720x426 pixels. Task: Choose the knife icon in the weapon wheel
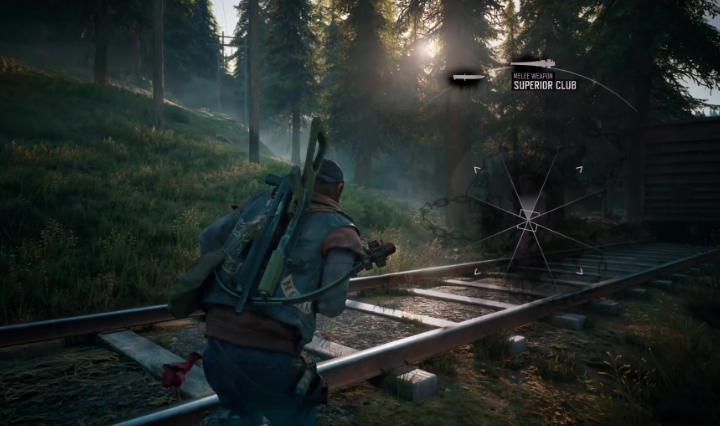click(x=467, y=77)
